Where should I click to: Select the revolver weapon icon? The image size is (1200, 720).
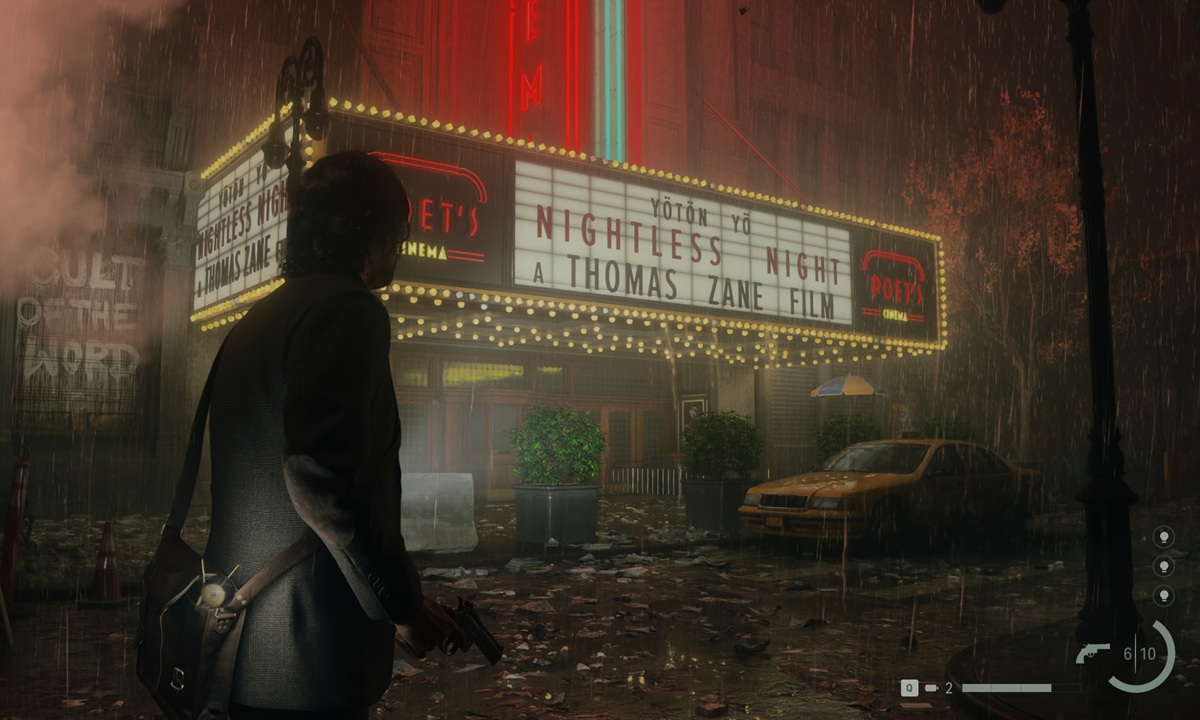1093,653
